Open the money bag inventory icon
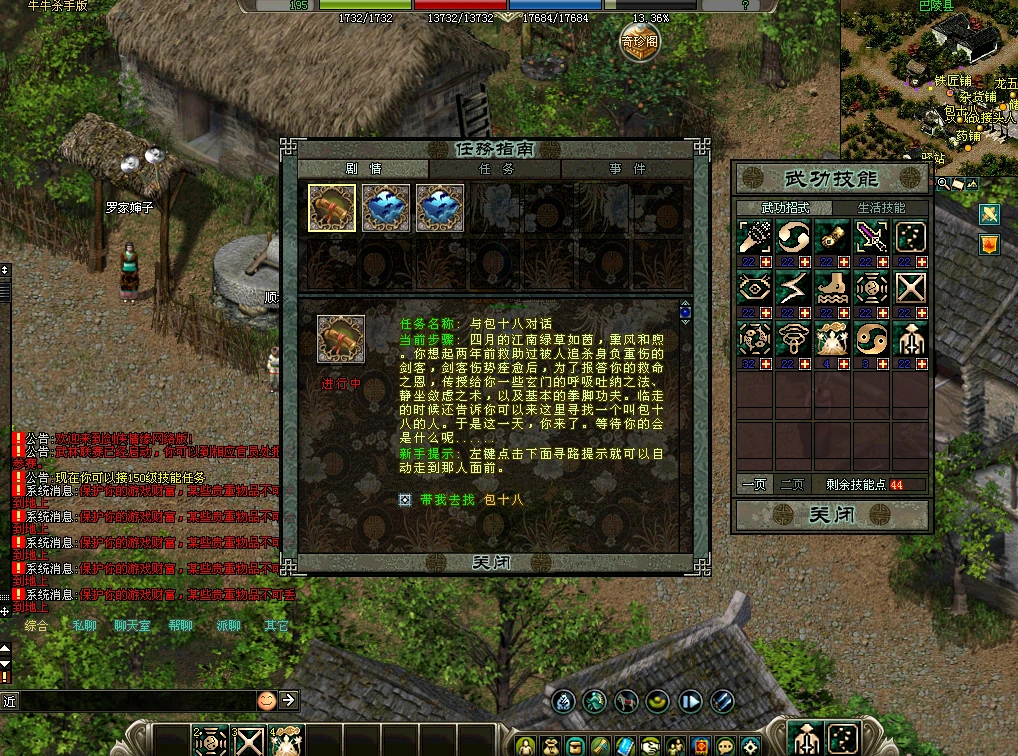 click(548, 745)
